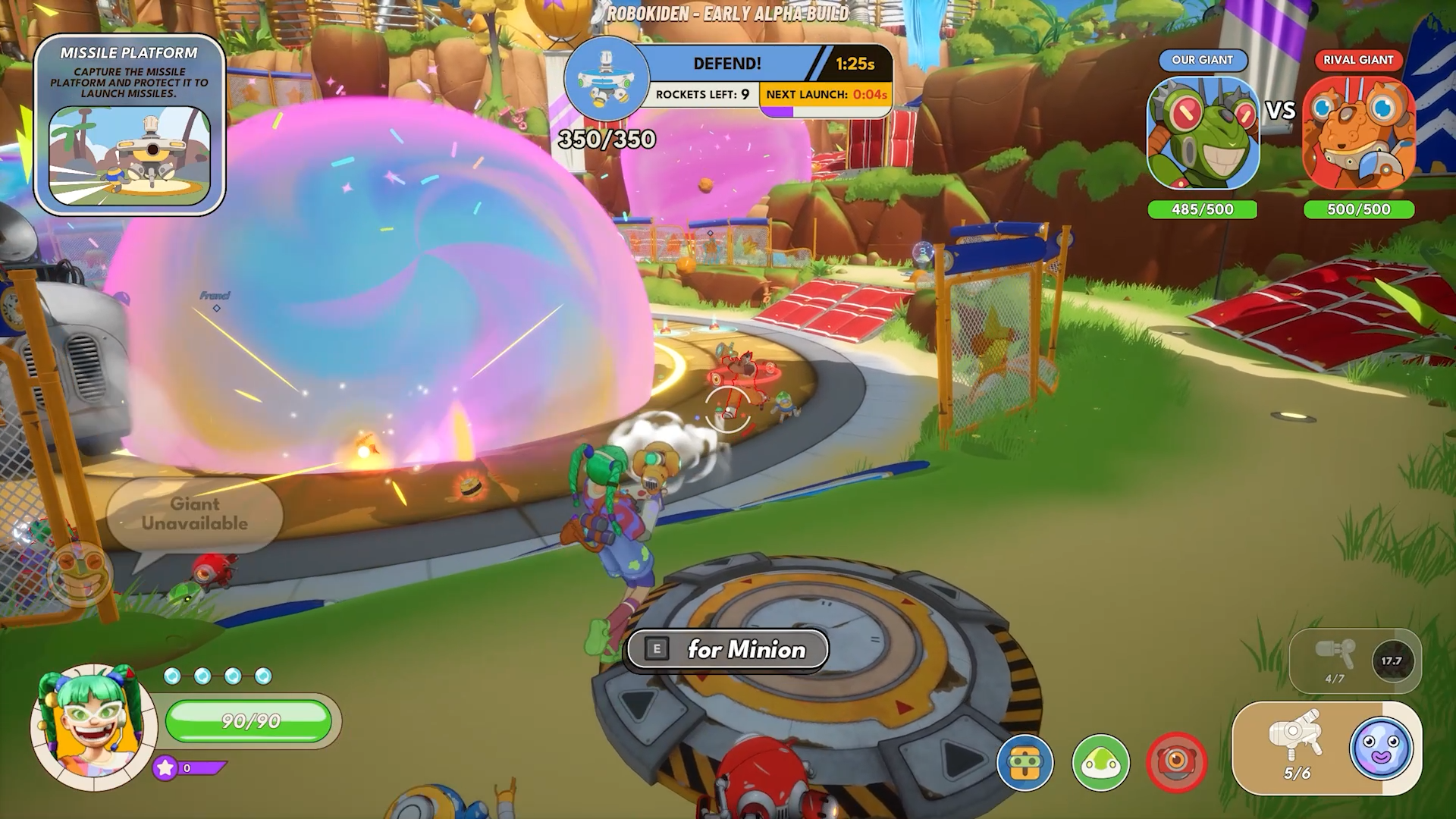Select the Our Giant green frog portrait
Viewport: 1456px width, 819px height.
(x=1203, y=133)
